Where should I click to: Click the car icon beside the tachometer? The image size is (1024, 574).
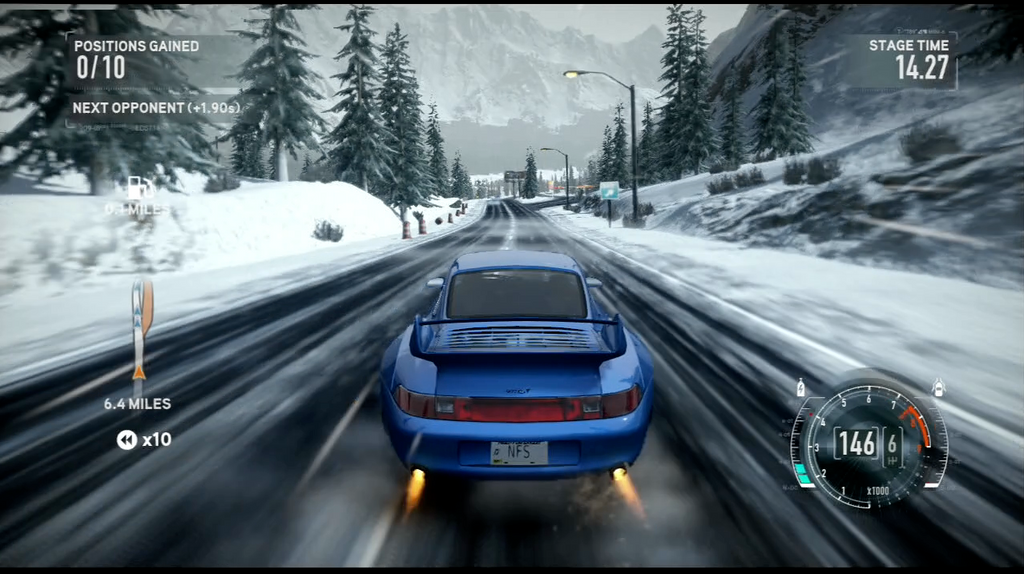point(938,387)
